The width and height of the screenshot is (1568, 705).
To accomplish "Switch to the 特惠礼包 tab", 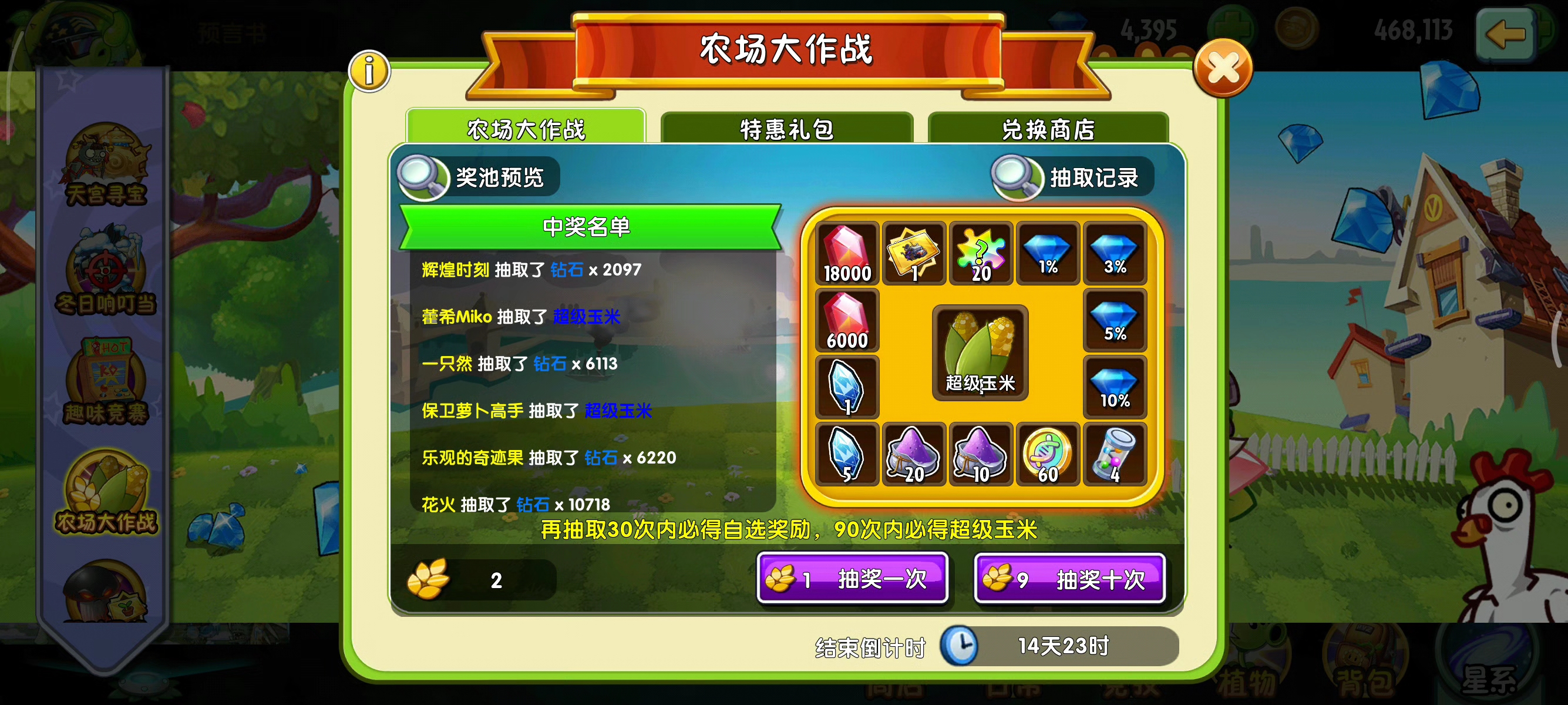I will [785, 128].
